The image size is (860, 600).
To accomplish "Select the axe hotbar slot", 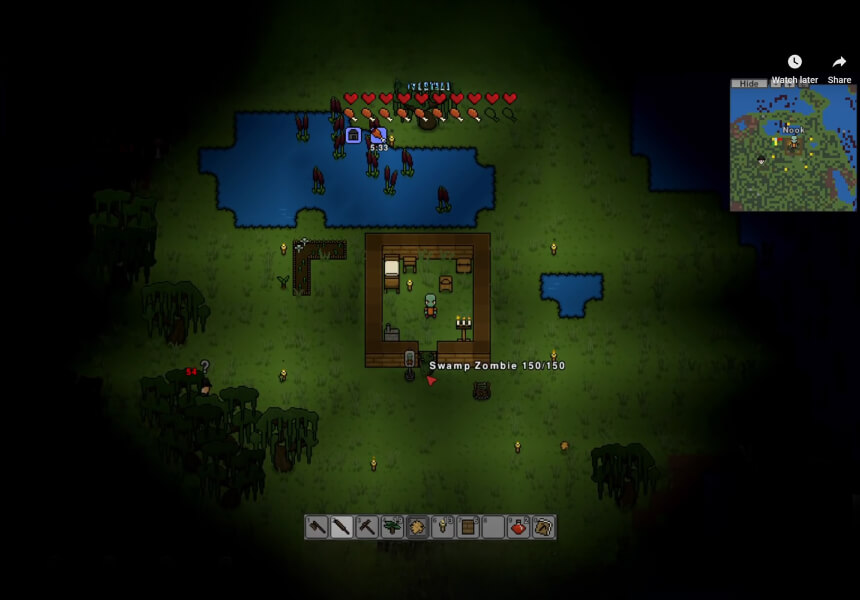I will click(317, 527).
